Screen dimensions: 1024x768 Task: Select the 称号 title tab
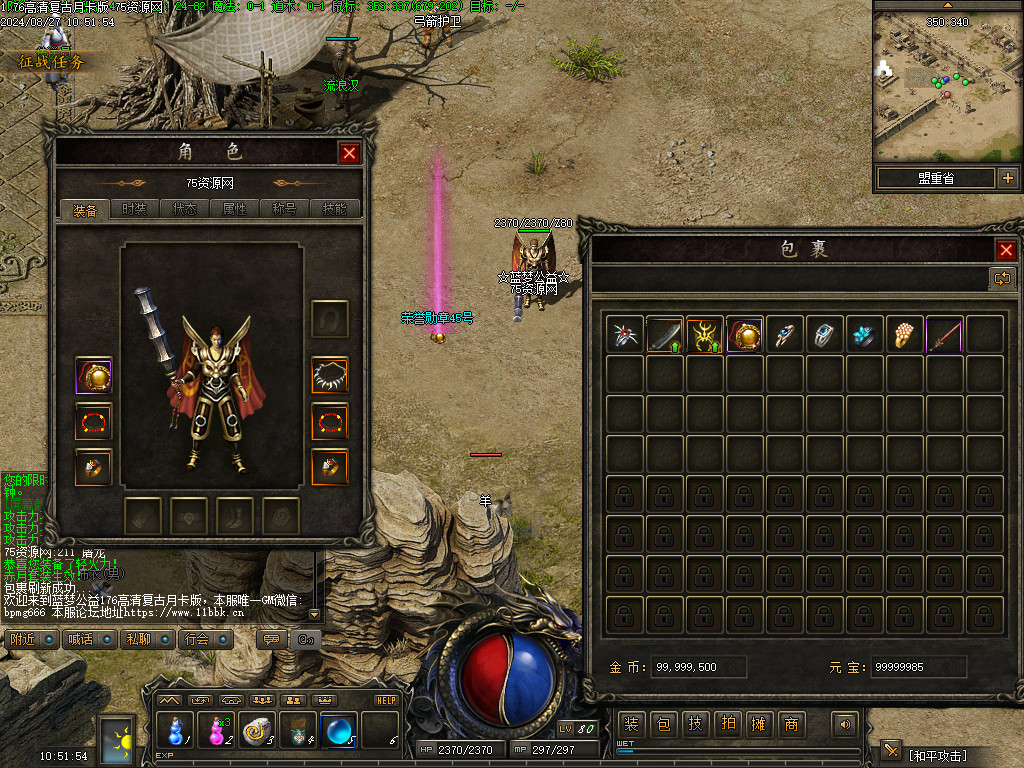point(284,210)
